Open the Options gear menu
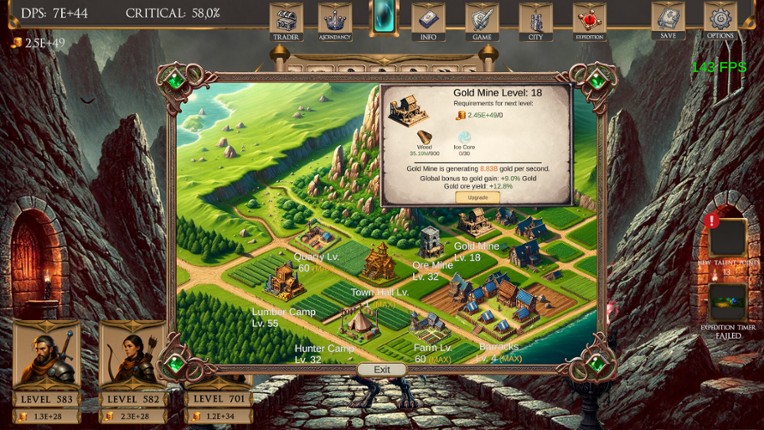This screenshot has height=430, width=764. pos(720,19)
